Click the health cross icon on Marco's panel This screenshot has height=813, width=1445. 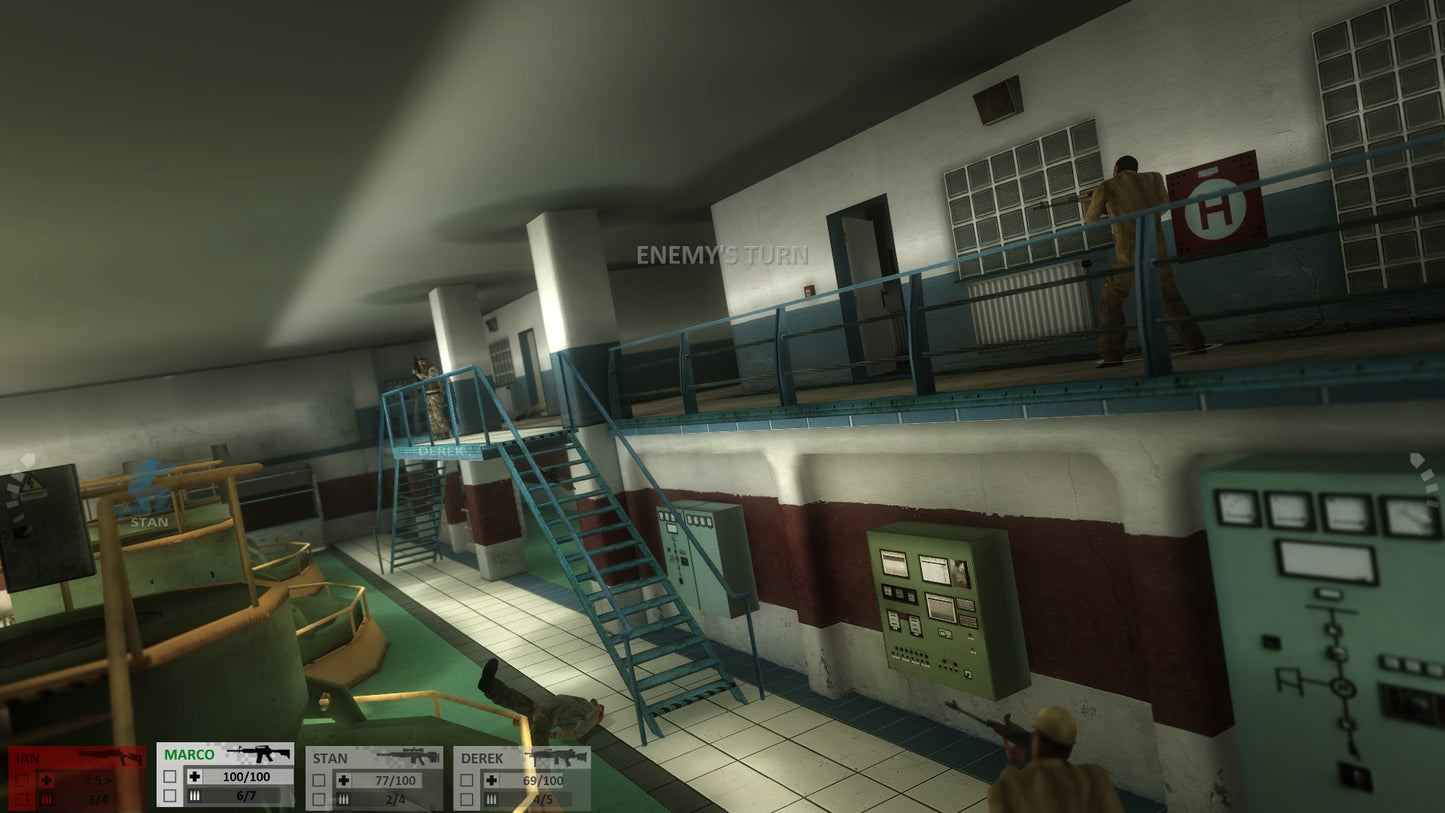[x=195, y=777]
